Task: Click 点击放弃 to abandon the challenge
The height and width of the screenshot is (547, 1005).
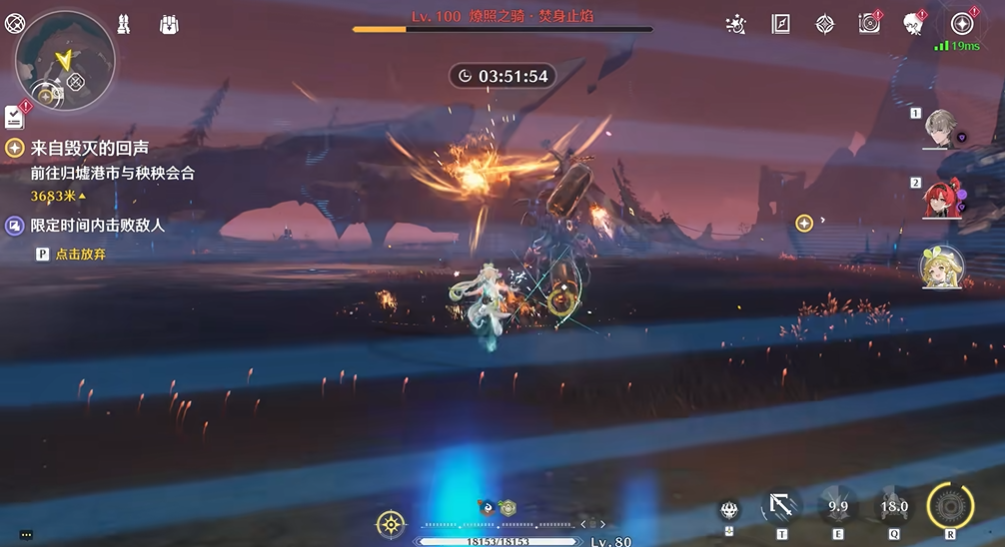Action: click(80, 254)
